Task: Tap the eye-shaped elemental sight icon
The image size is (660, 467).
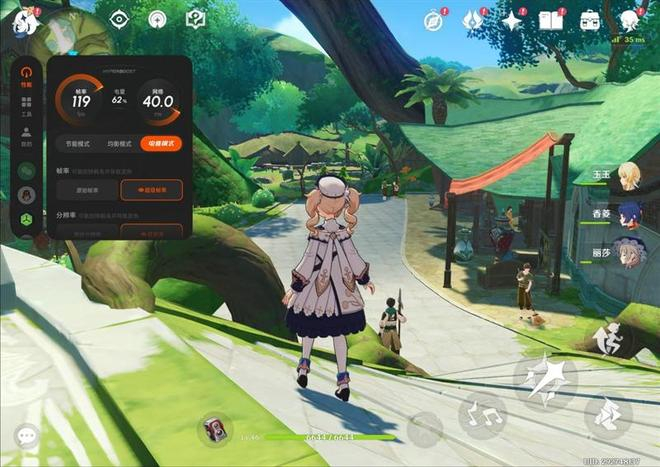Action: point(120,19)
